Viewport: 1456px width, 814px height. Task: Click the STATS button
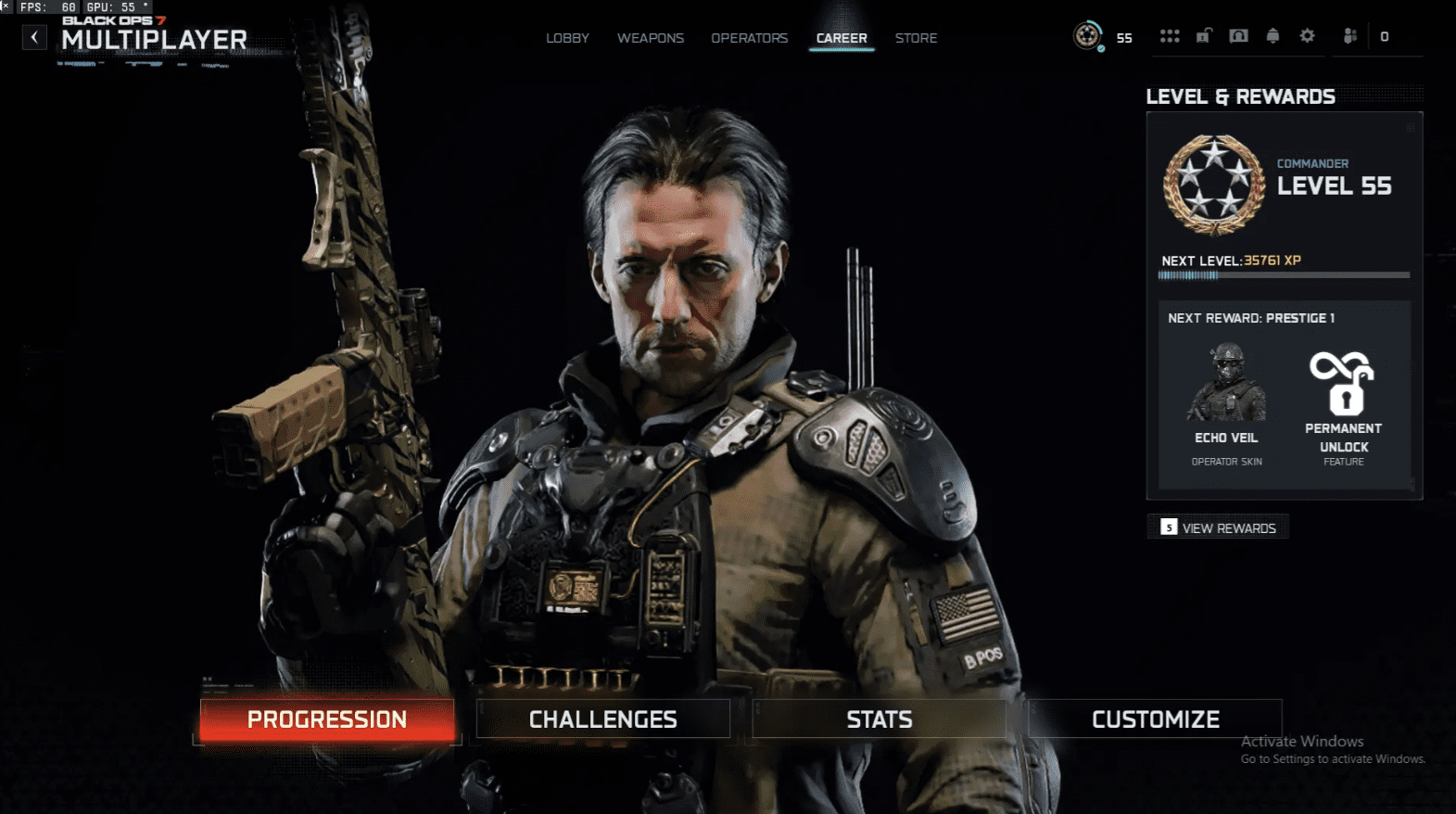tap(879, 719)
